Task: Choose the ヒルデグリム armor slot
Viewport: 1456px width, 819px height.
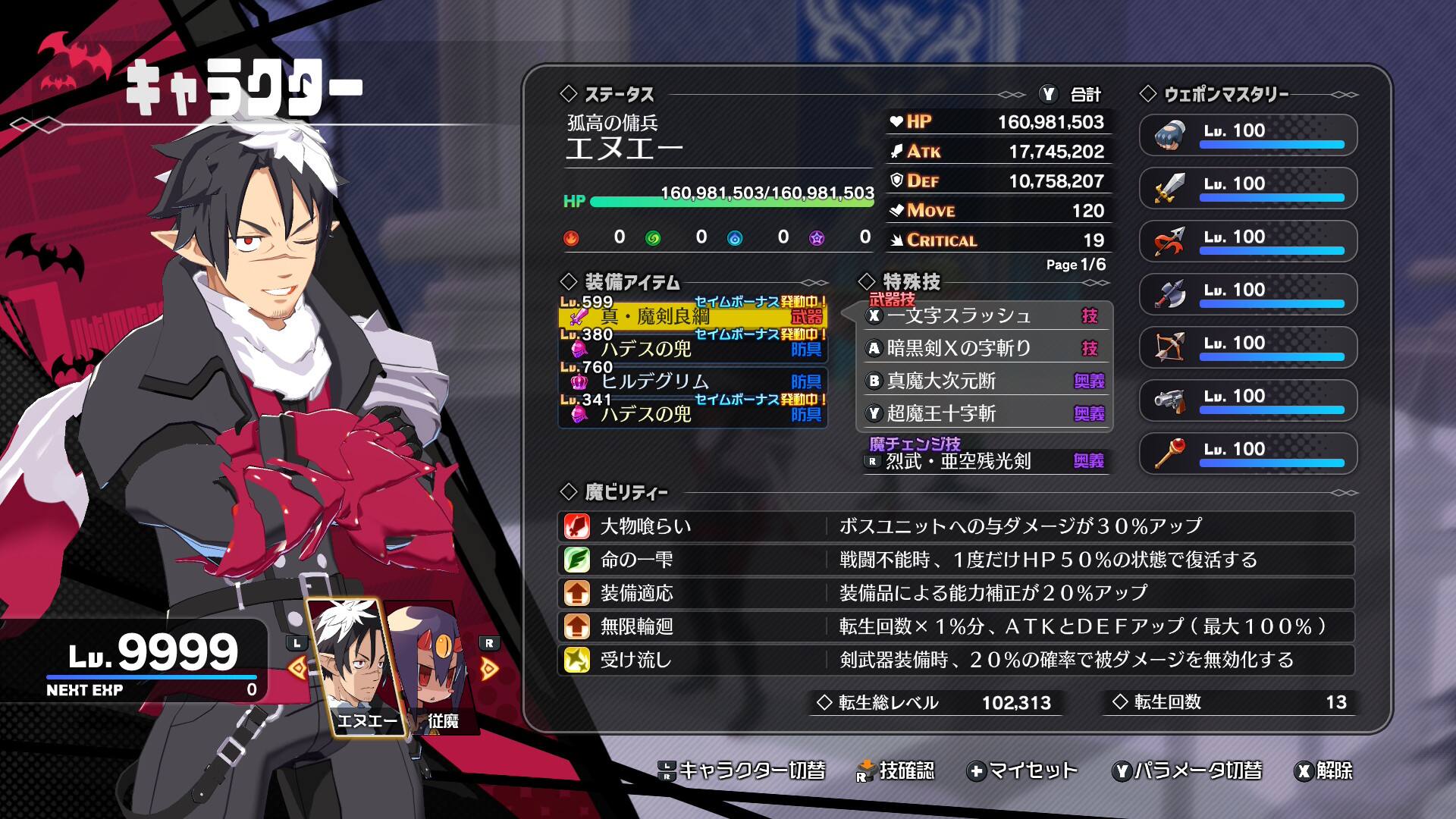Action: [x=692, y=381]
